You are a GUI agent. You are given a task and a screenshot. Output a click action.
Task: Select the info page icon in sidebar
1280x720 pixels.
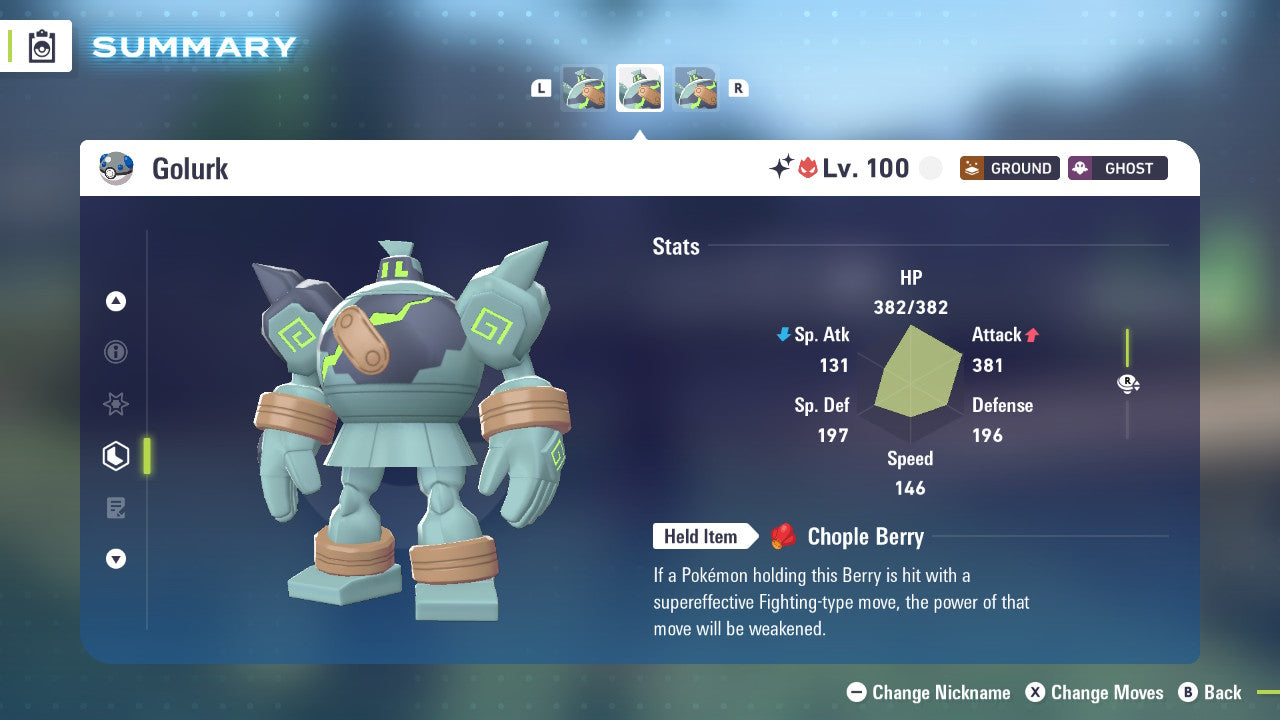click(115, 352)
